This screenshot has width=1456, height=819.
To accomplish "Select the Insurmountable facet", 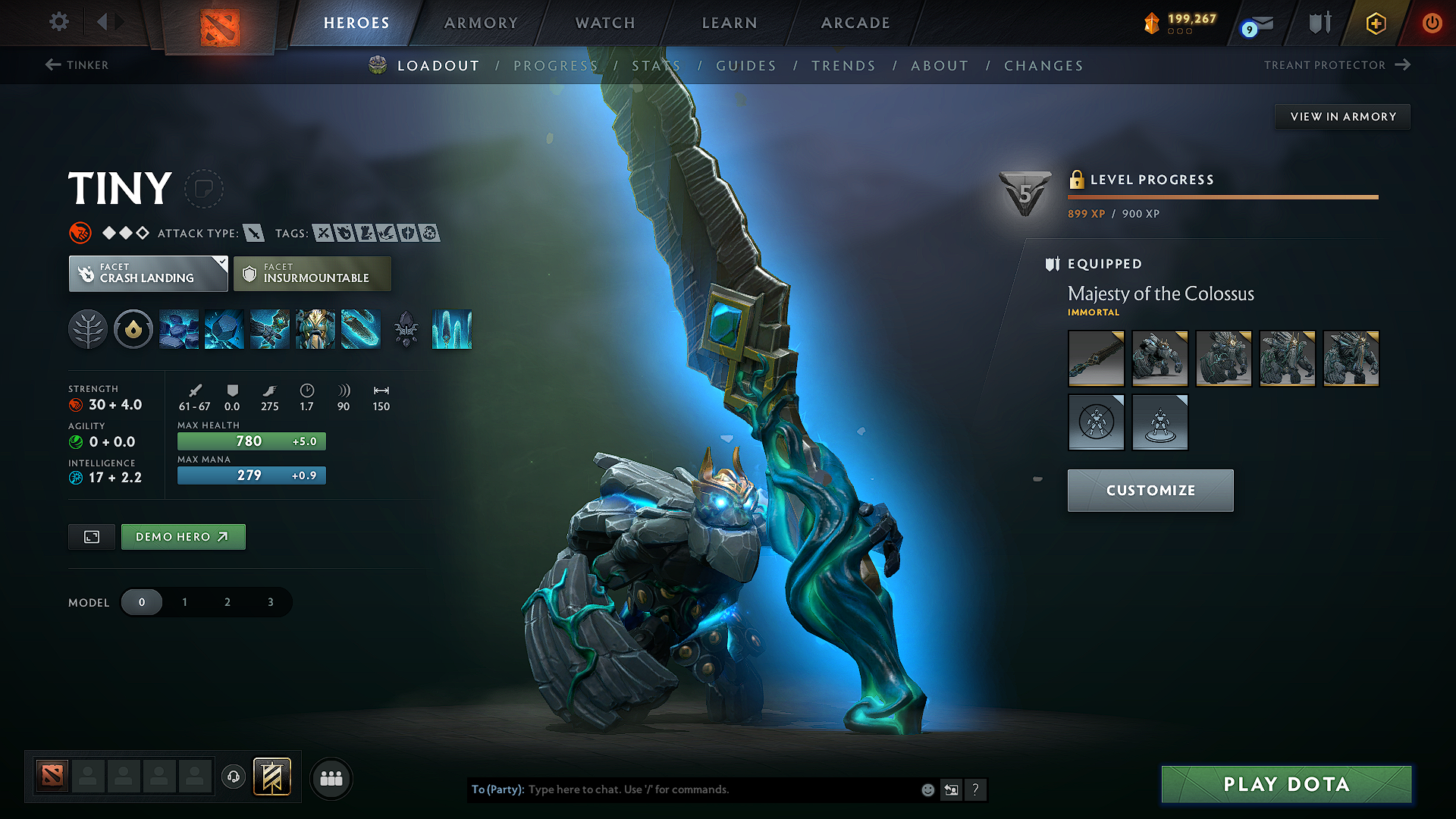I will (312, 273).
